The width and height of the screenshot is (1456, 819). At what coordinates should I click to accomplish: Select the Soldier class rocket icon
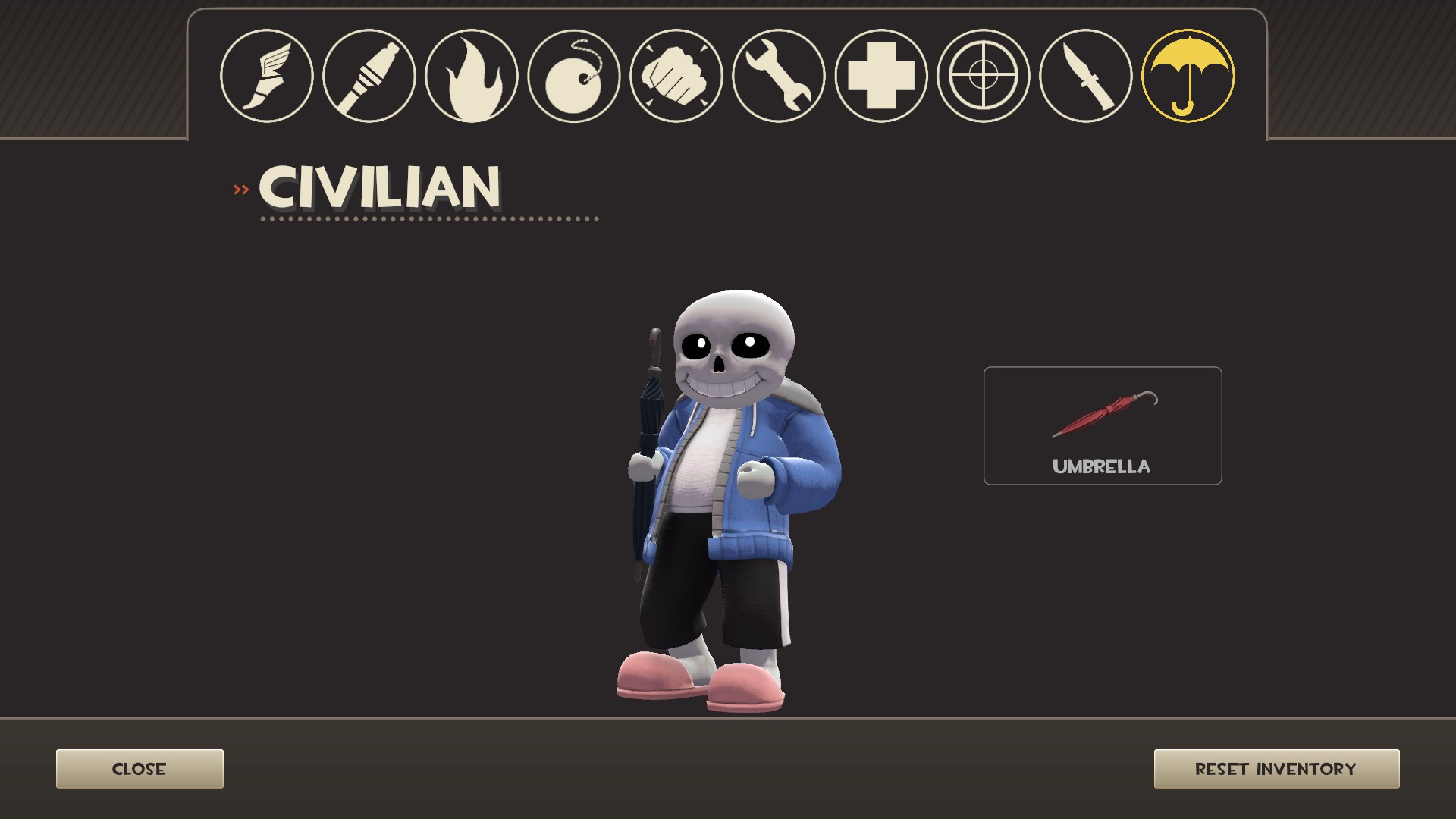click(369, 75)
